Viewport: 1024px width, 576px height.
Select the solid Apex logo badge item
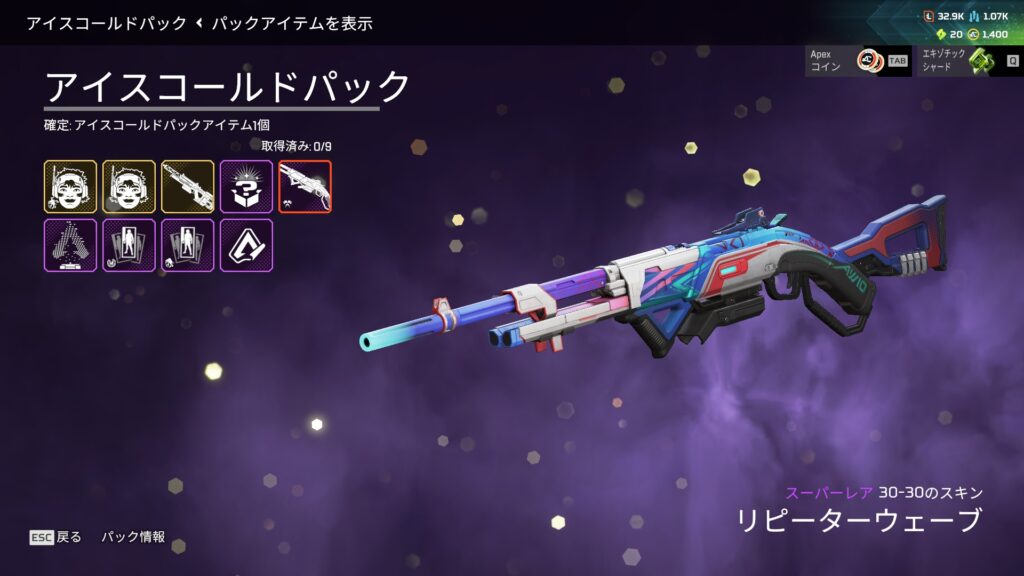coord(246,245)
